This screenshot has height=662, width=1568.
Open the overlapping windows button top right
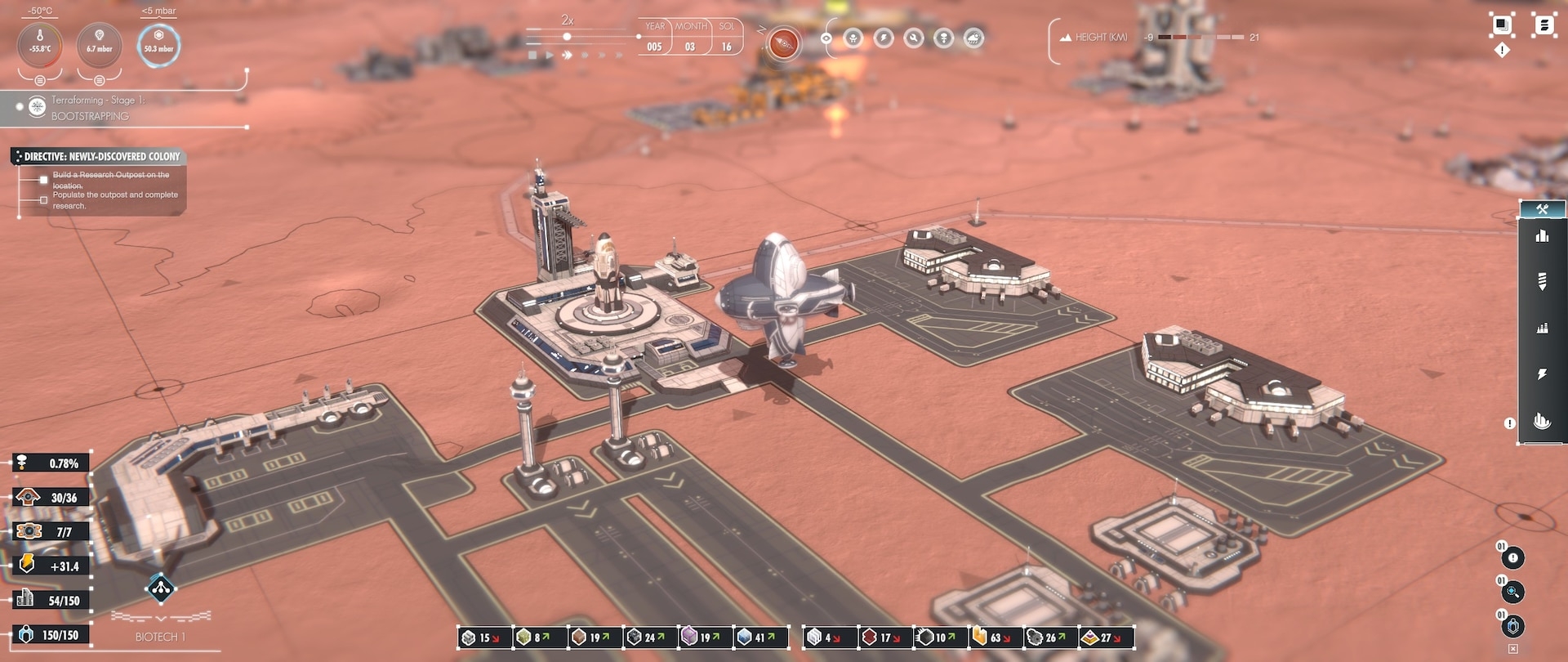pos(1501,25)
